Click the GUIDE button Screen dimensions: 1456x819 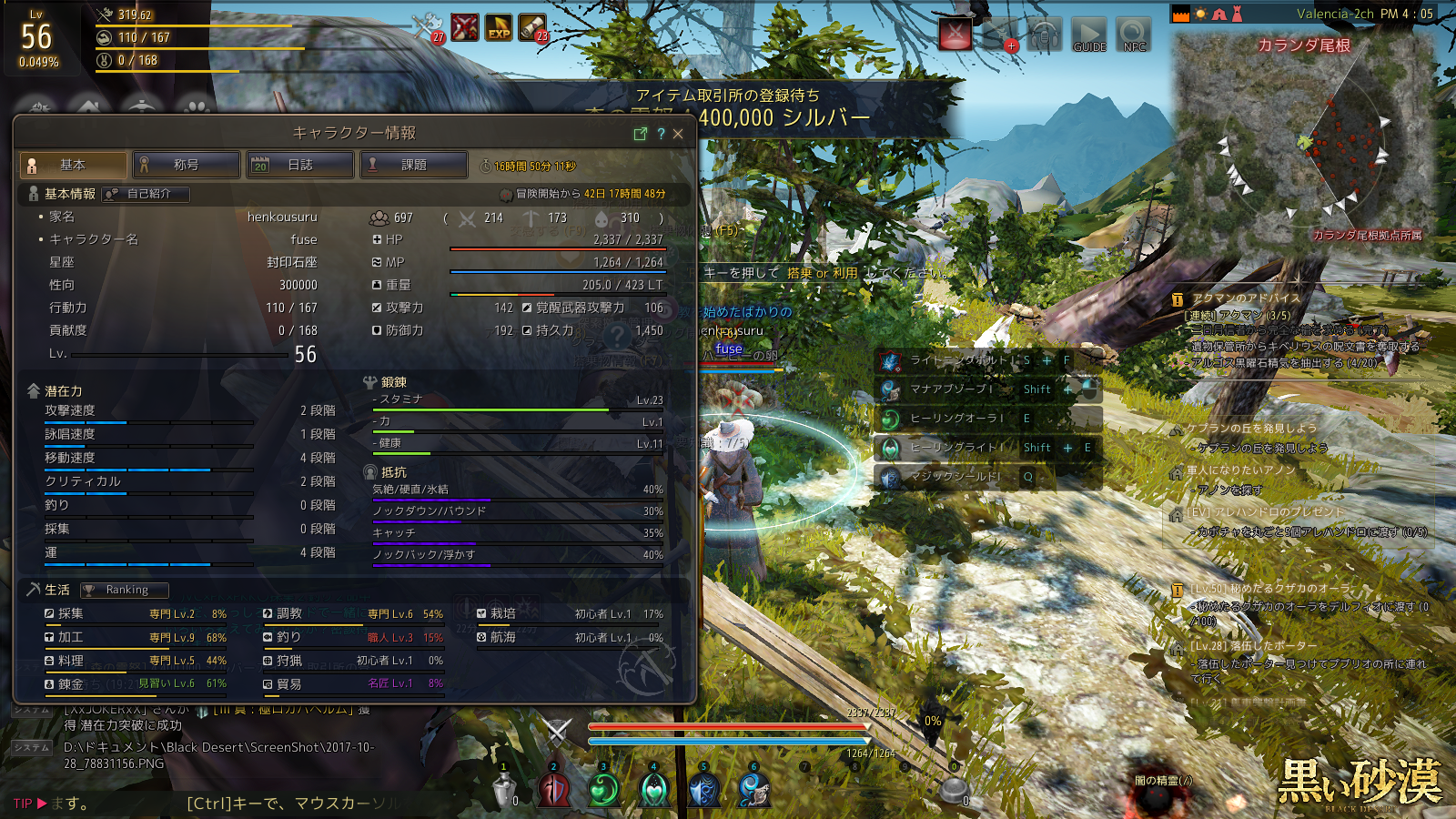tap(1088, 35)
